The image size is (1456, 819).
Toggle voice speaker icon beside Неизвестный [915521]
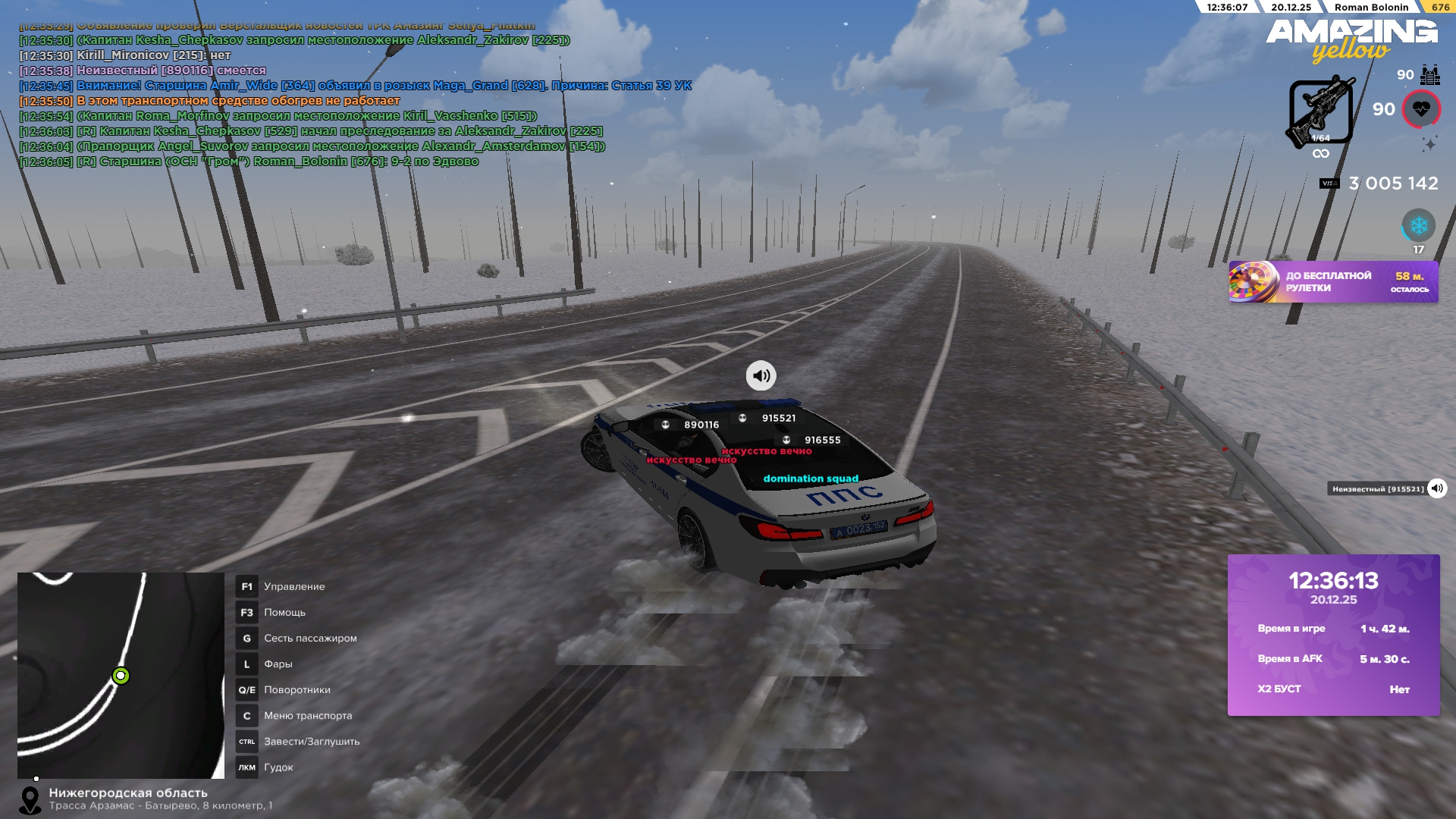coord(1437,488)
